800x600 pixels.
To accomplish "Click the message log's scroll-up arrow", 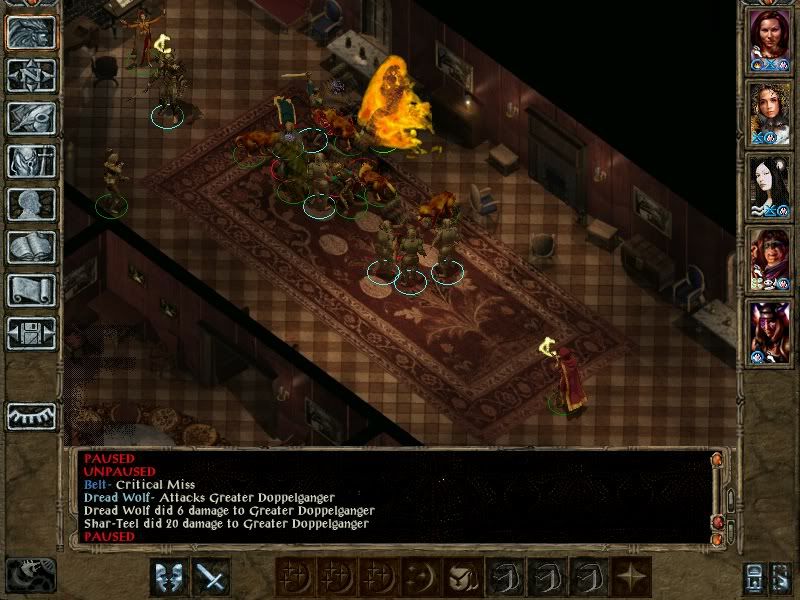I will pyautogui.click(x=717, y=460).
